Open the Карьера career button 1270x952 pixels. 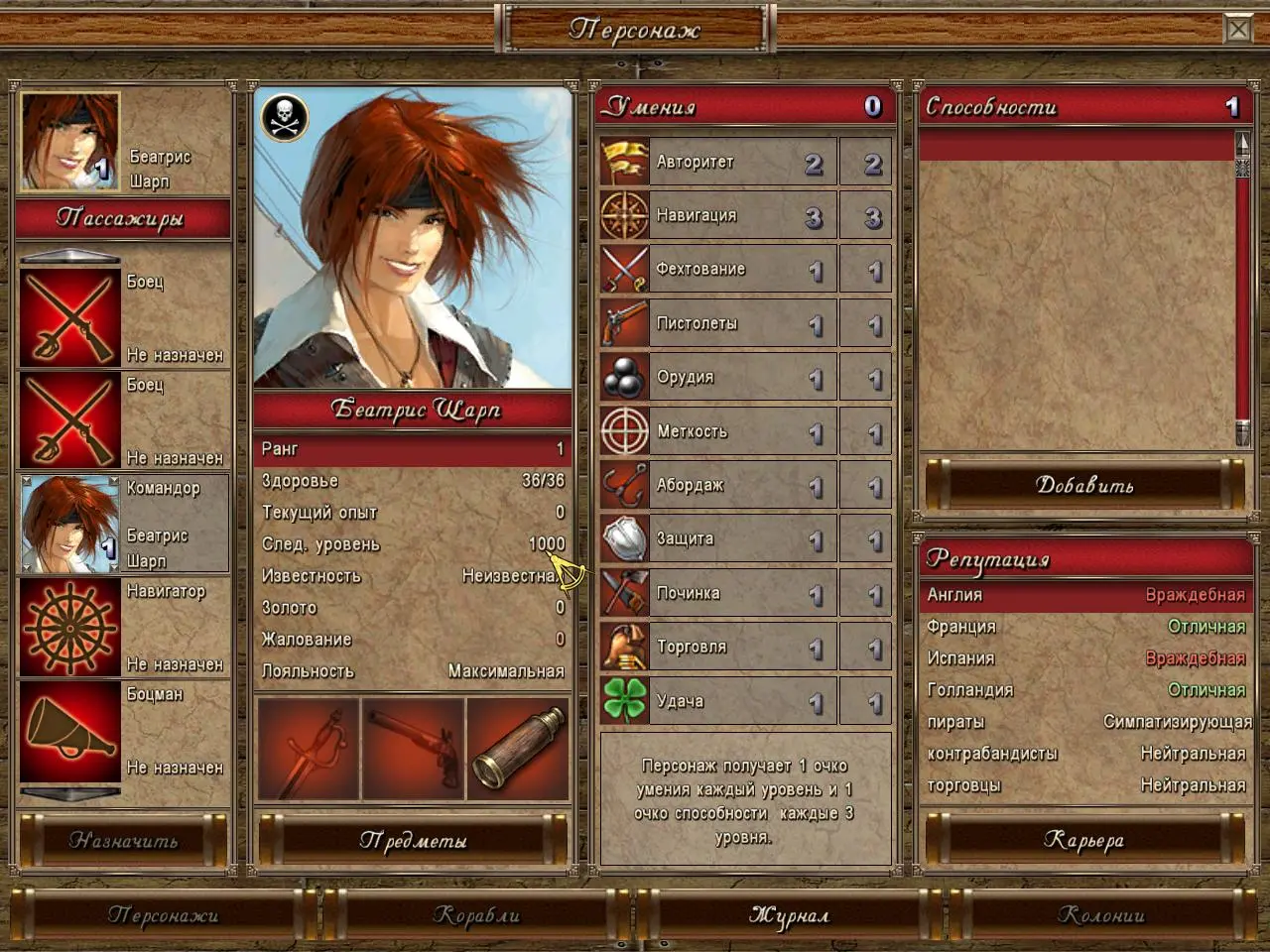coord(1084,840)
